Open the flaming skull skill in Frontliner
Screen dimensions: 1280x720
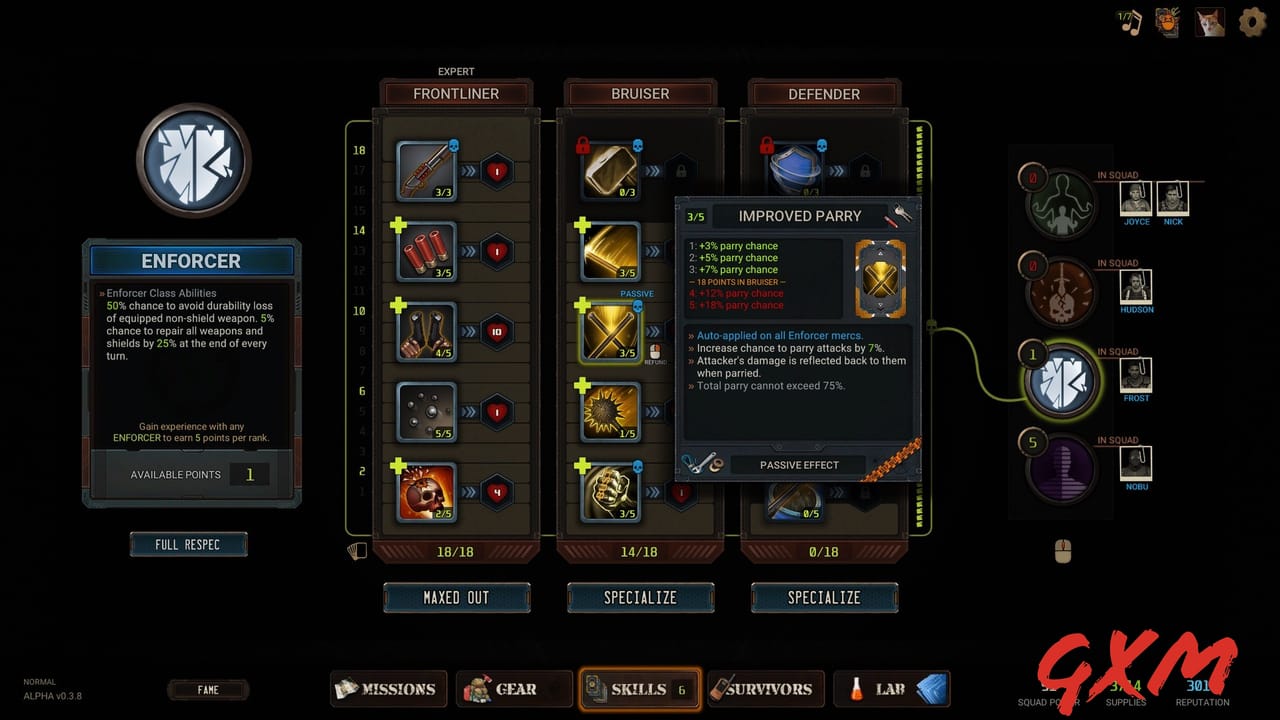[x=425, y=491]
